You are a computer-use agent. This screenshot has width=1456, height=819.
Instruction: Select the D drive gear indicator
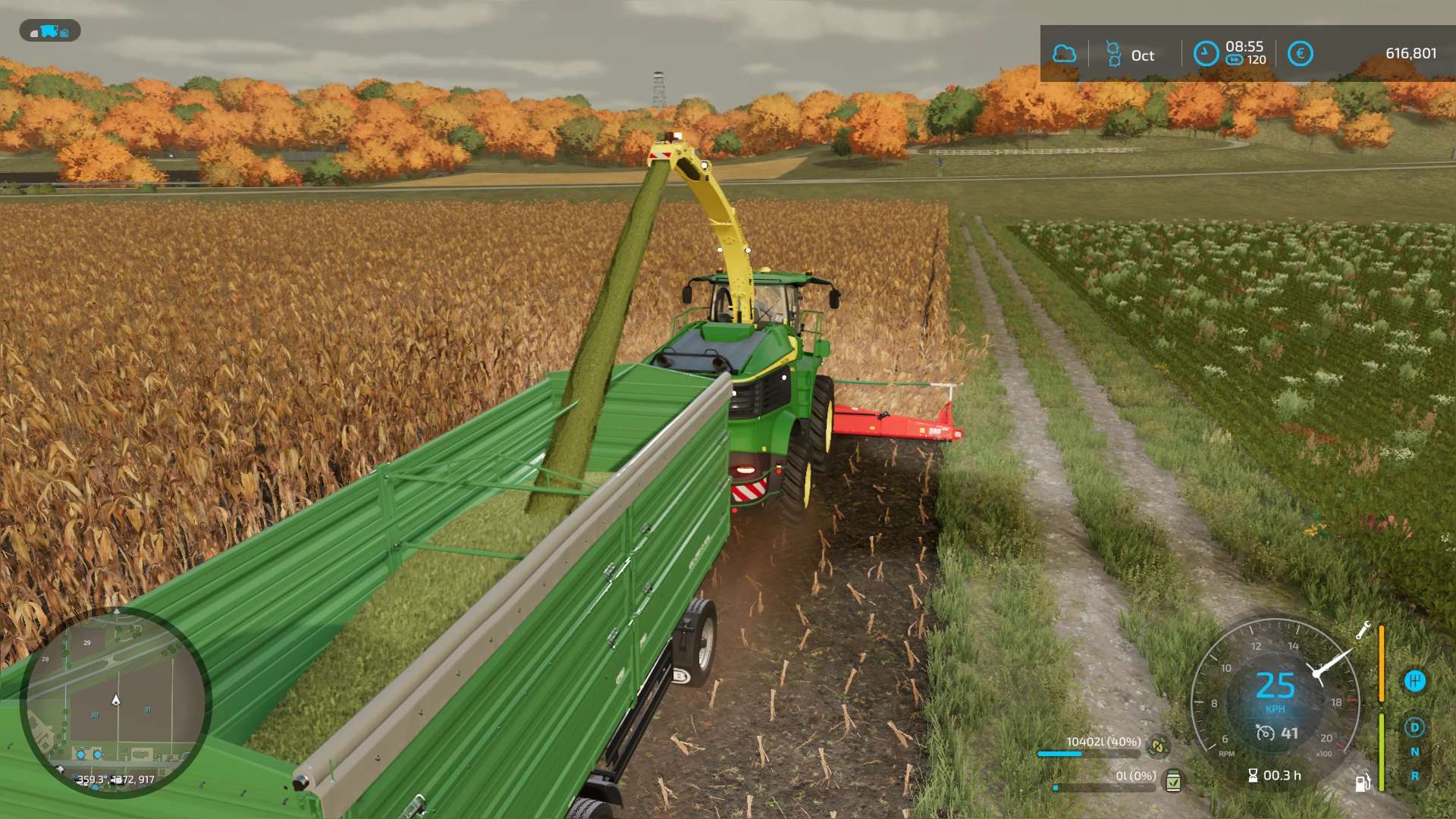point(1414,727)
